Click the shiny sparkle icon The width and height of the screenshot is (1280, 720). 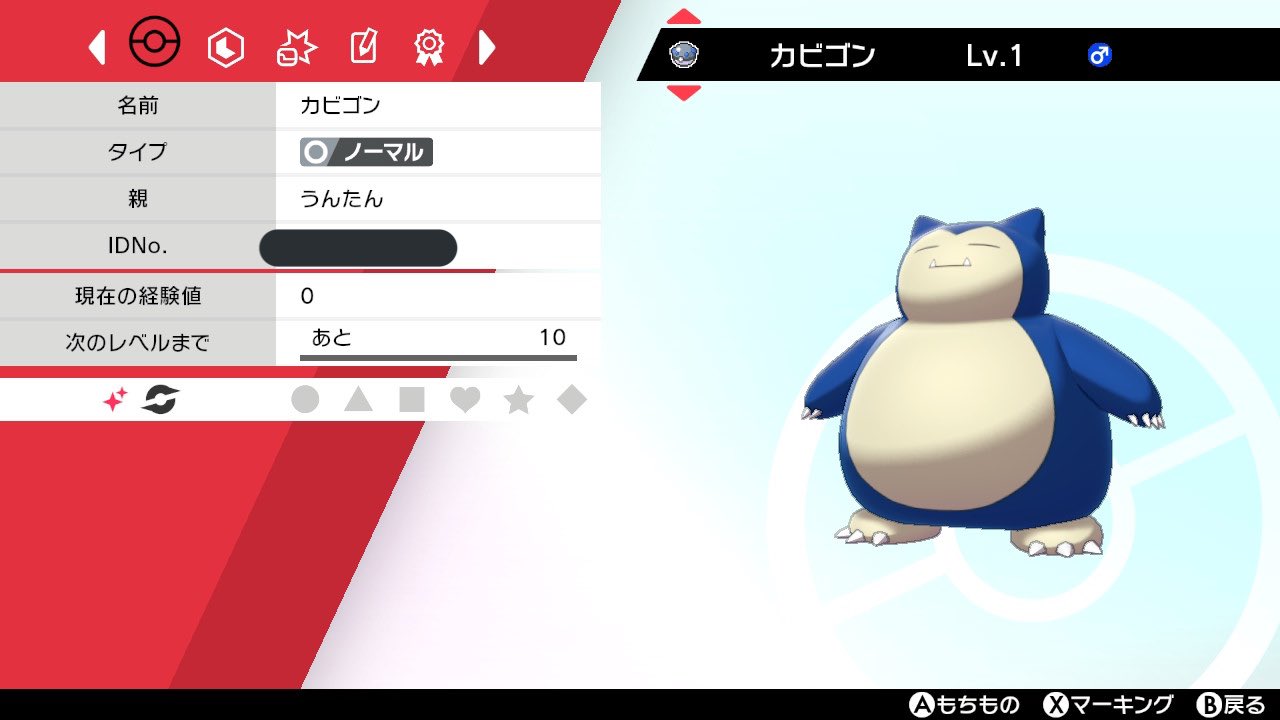112,397
